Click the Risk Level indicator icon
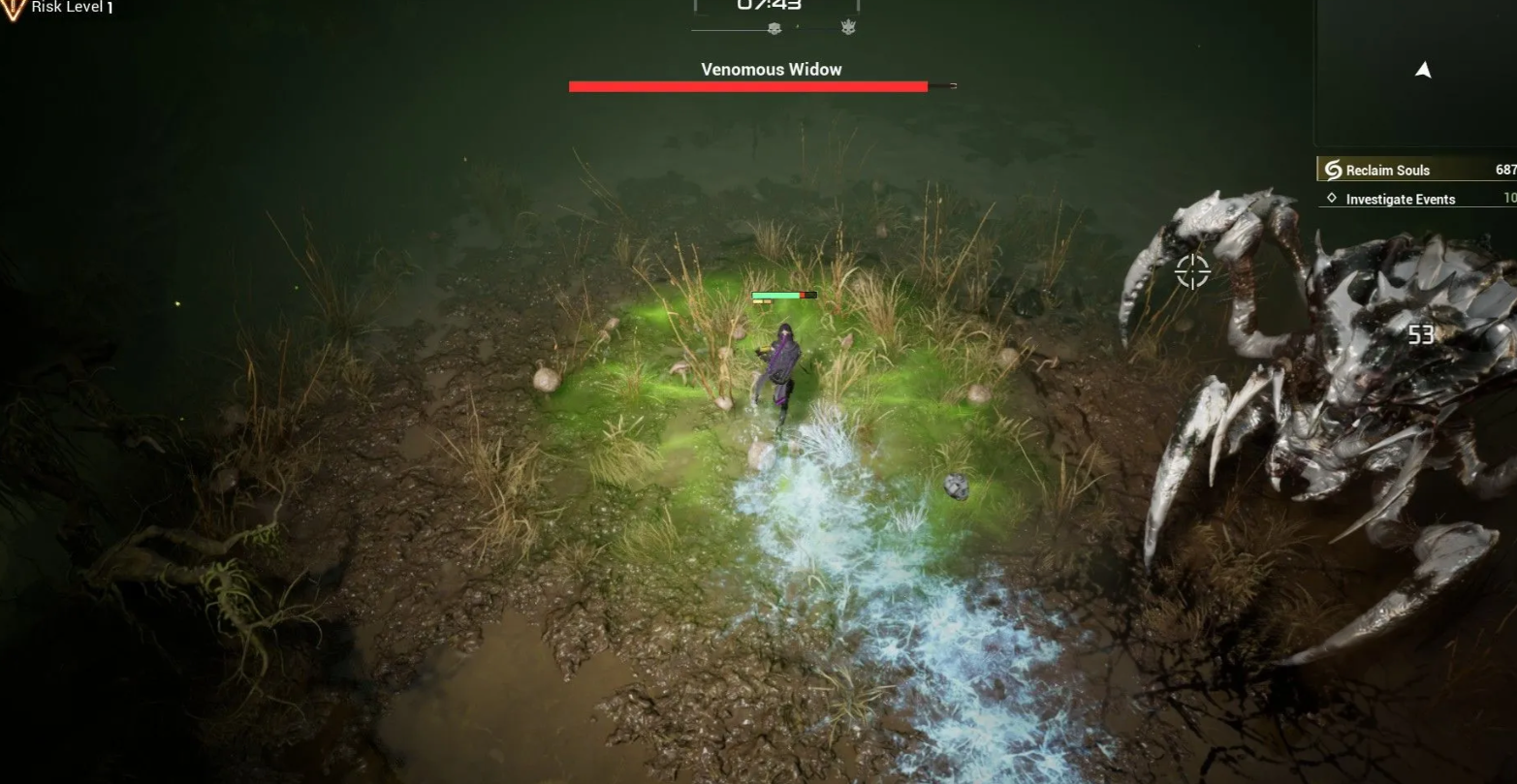This screenshot has height=784, width=1517. 14,9
